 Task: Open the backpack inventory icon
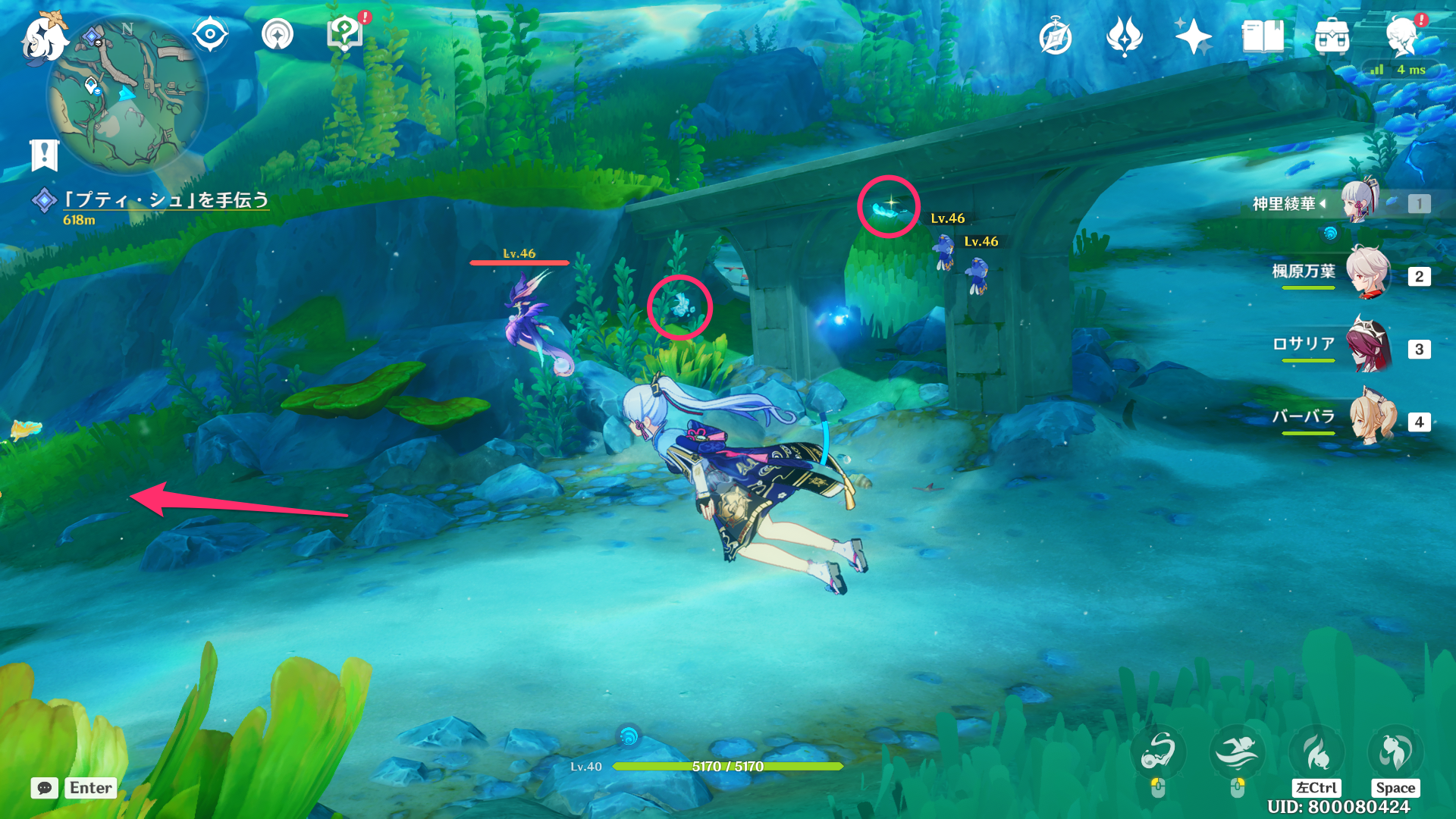[x=1332, y=36]
